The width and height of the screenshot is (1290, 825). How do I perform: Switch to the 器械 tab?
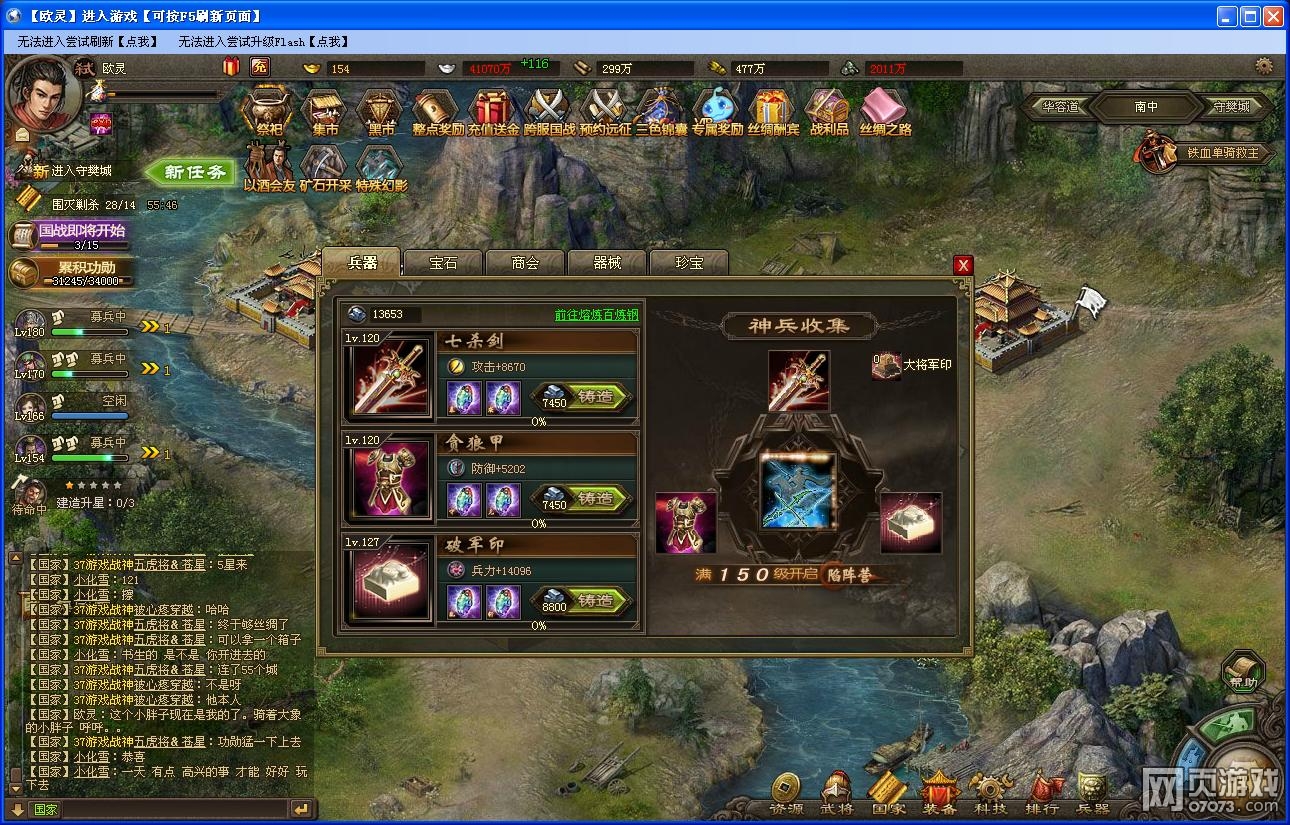pyautogui.click(x=606, y=262)
